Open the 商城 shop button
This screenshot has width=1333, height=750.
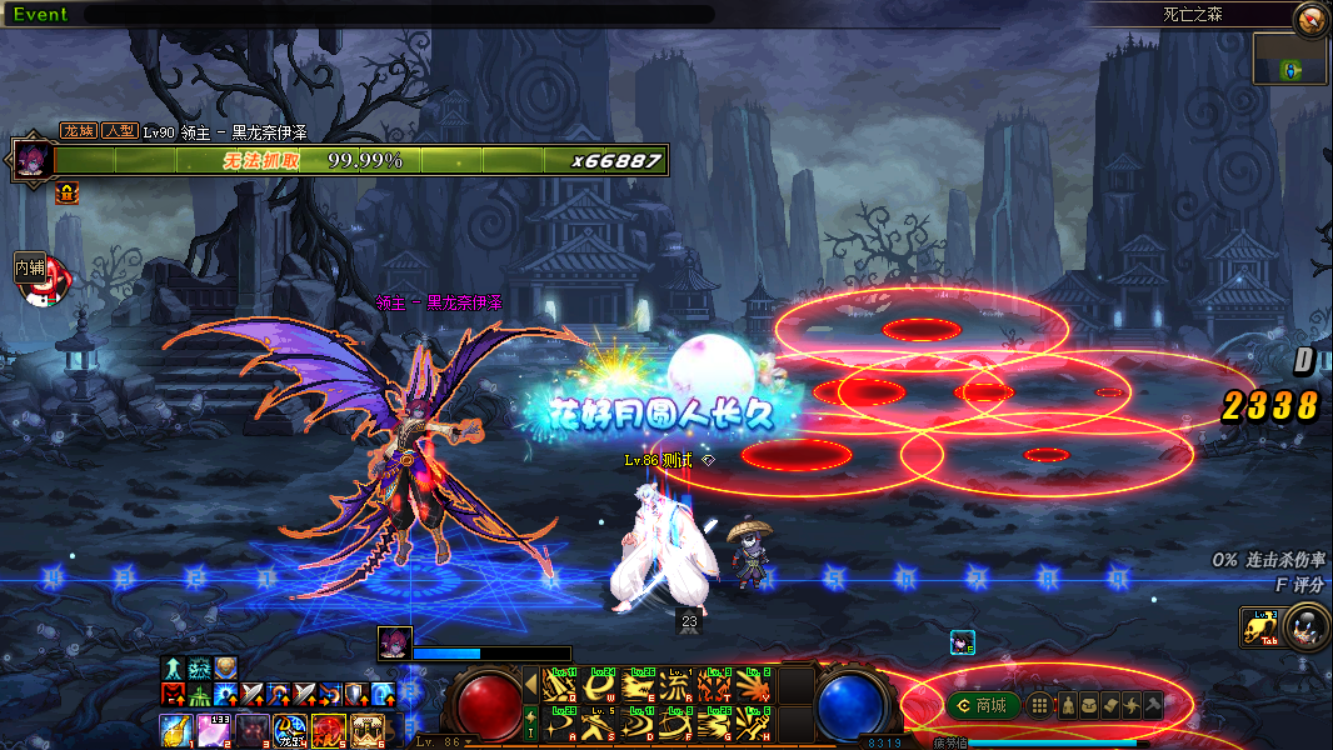pos(983,706)
